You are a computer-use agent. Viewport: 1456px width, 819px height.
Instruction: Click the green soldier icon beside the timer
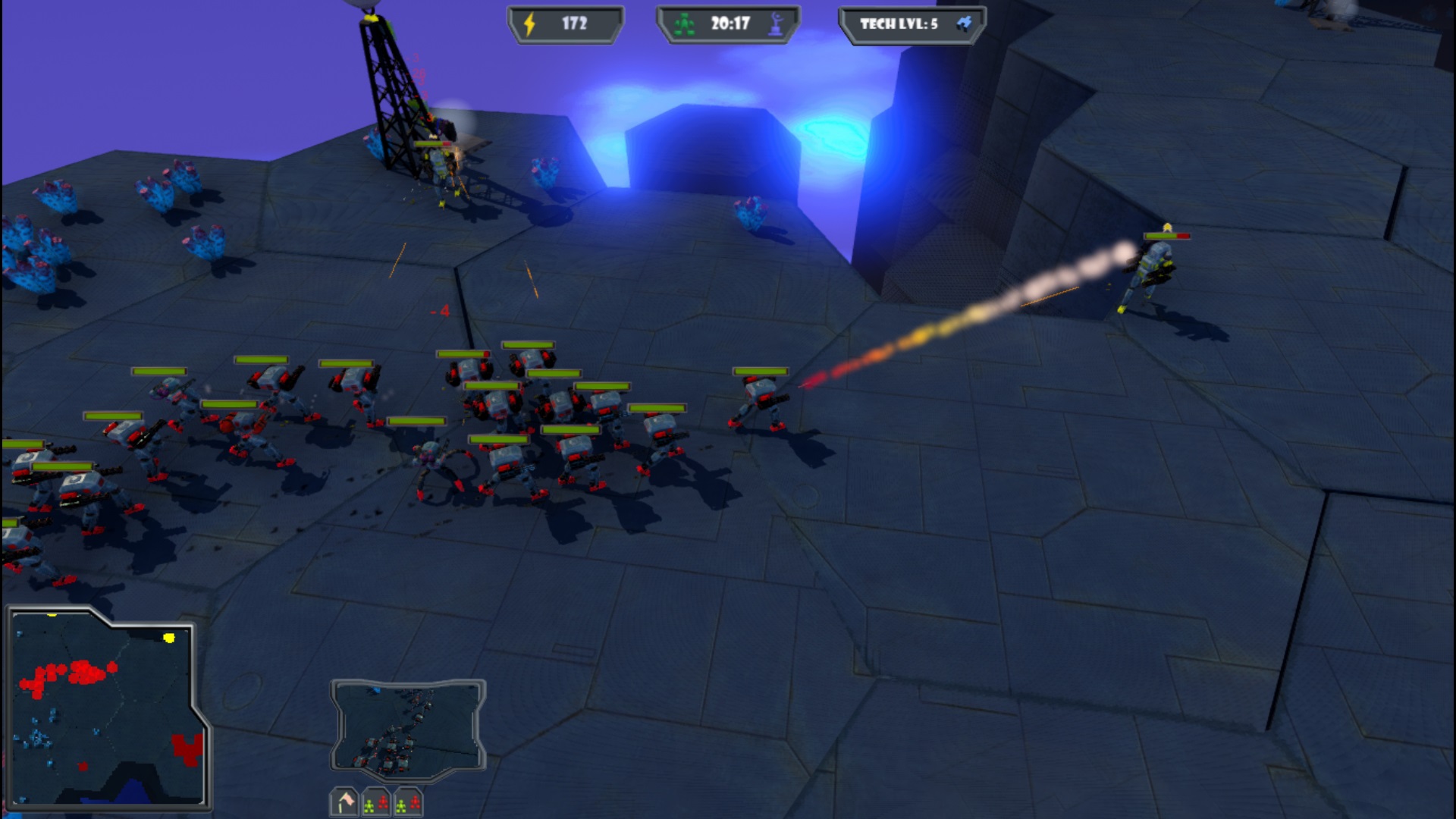683,23
